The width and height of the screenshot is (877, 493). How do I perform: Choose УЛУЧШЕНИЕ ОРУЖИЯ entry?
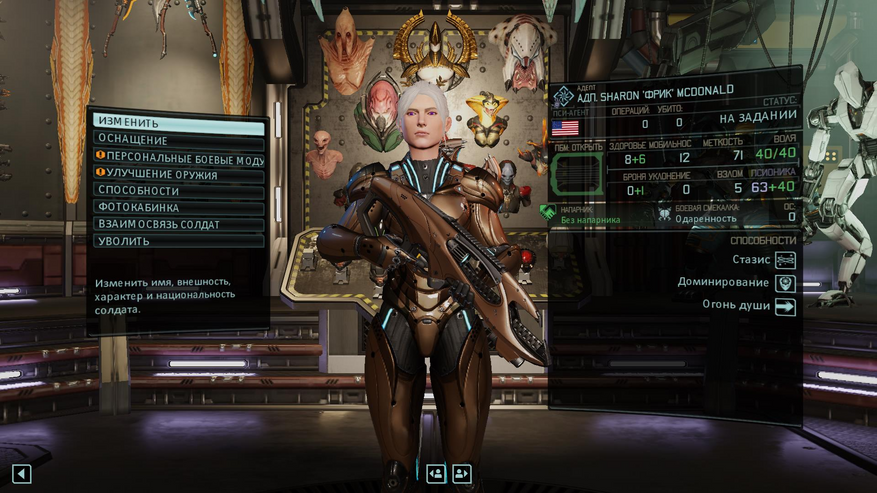[179, 174]
